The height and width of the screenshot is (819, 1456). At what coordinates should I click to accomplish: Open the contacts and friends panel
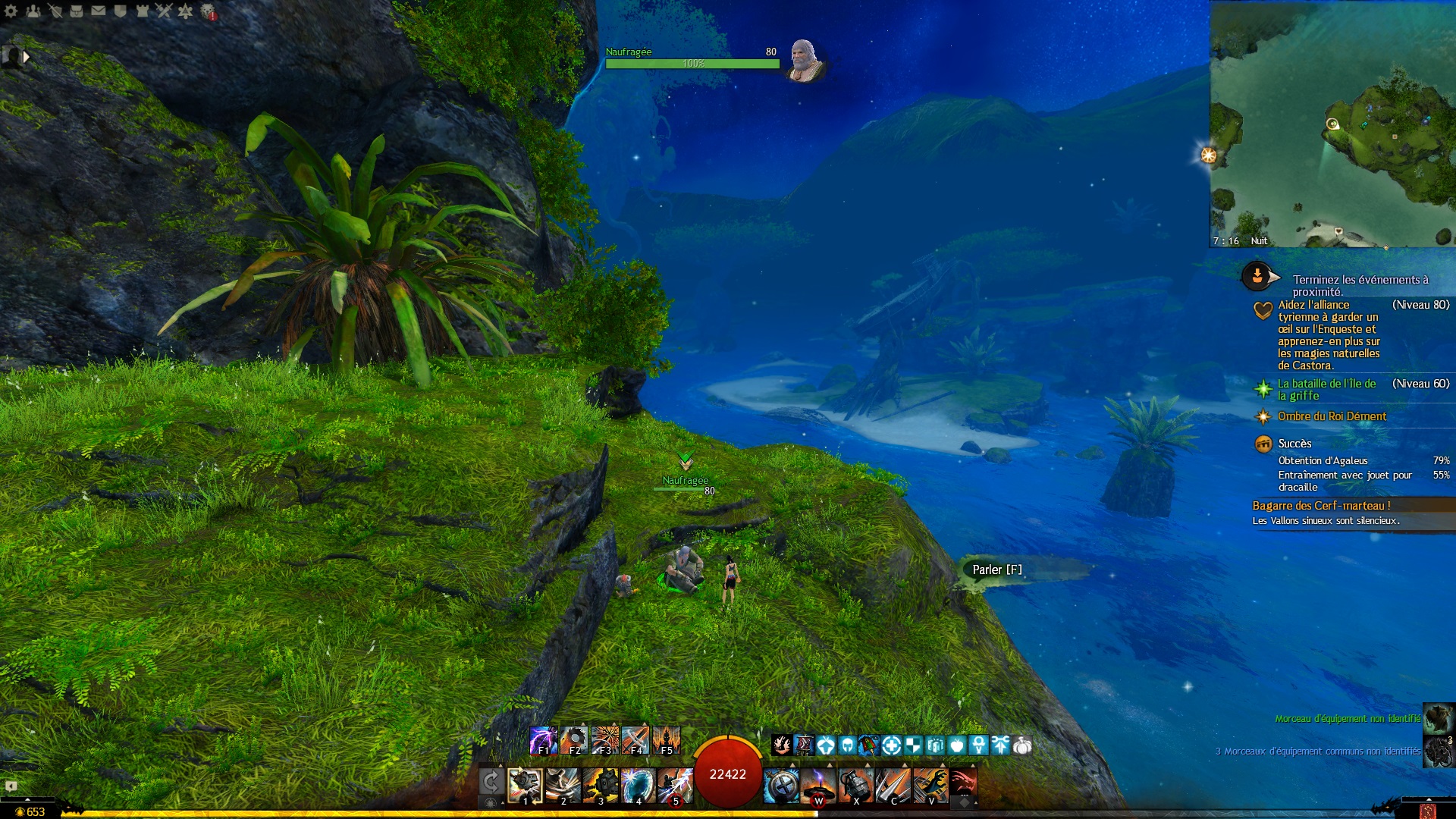(x=33, y=11)
